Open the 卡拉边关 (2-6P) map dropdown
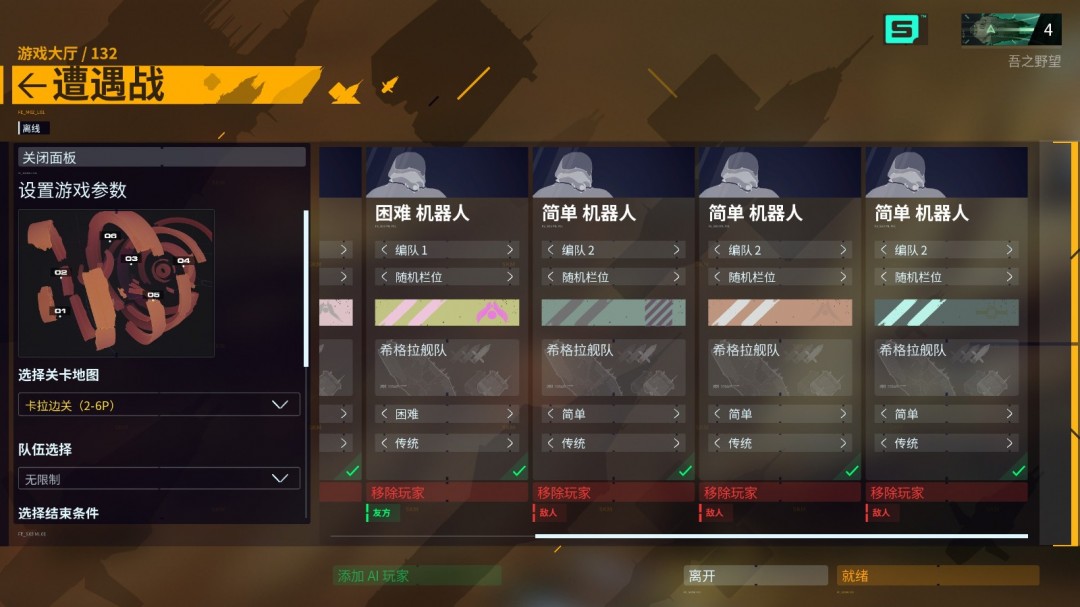This screenshot has width=1080, height=607. 159,405
